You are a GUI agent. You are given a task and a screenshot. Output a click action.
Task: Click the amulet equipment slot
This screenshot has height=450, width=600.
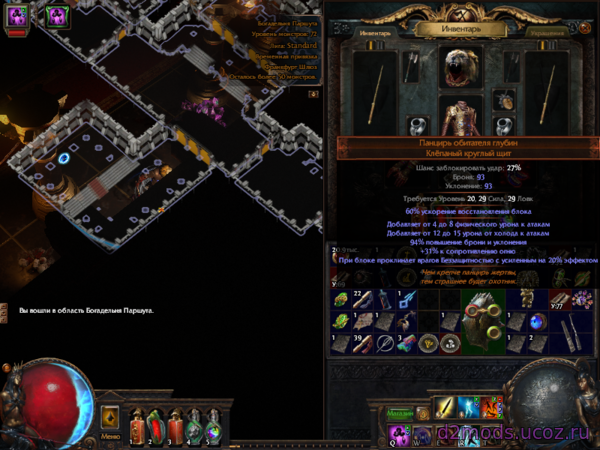point(506,100)
